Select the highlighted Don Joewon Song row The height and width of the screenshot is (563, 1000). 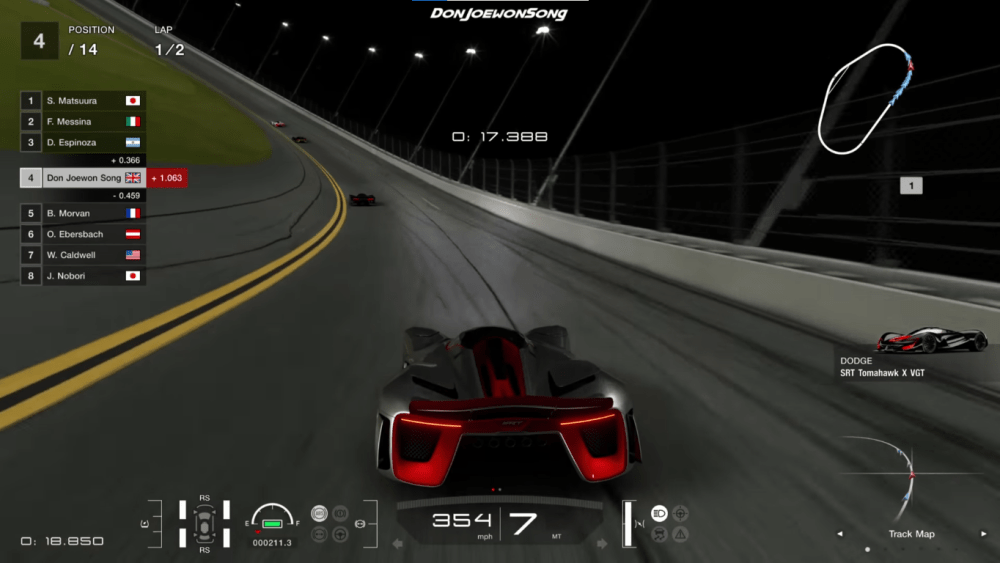pos(83,178)
